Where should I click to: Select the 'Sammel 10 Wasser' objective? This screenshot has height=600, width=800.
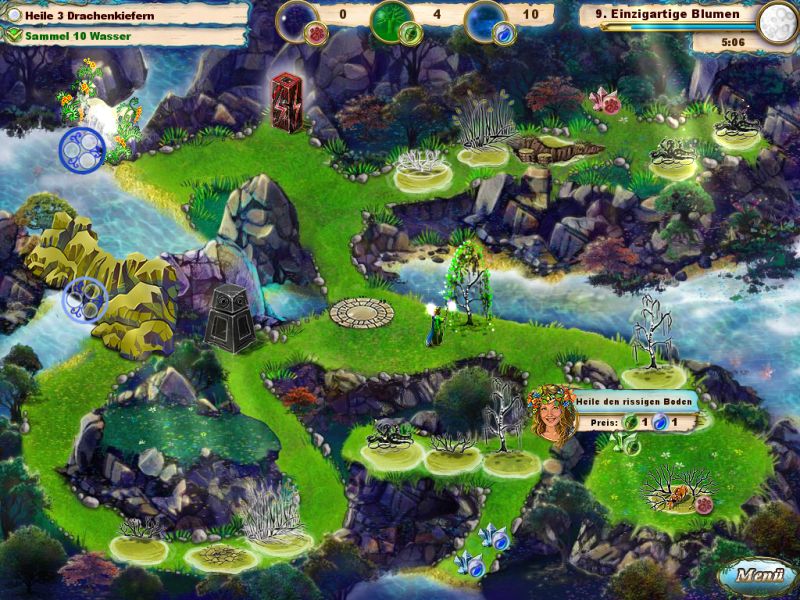[x=72, y=36]
